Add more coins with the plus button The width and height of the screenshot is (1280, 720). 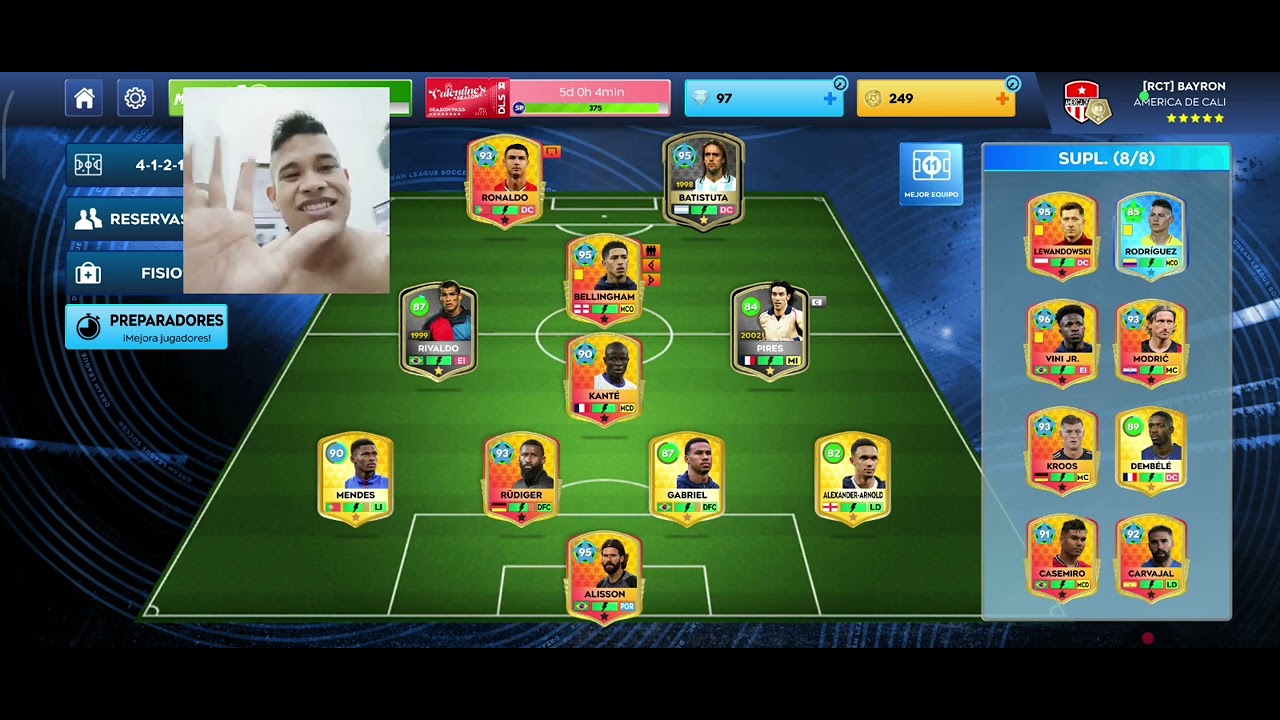pyautogui.click(x=1002, y=98)
